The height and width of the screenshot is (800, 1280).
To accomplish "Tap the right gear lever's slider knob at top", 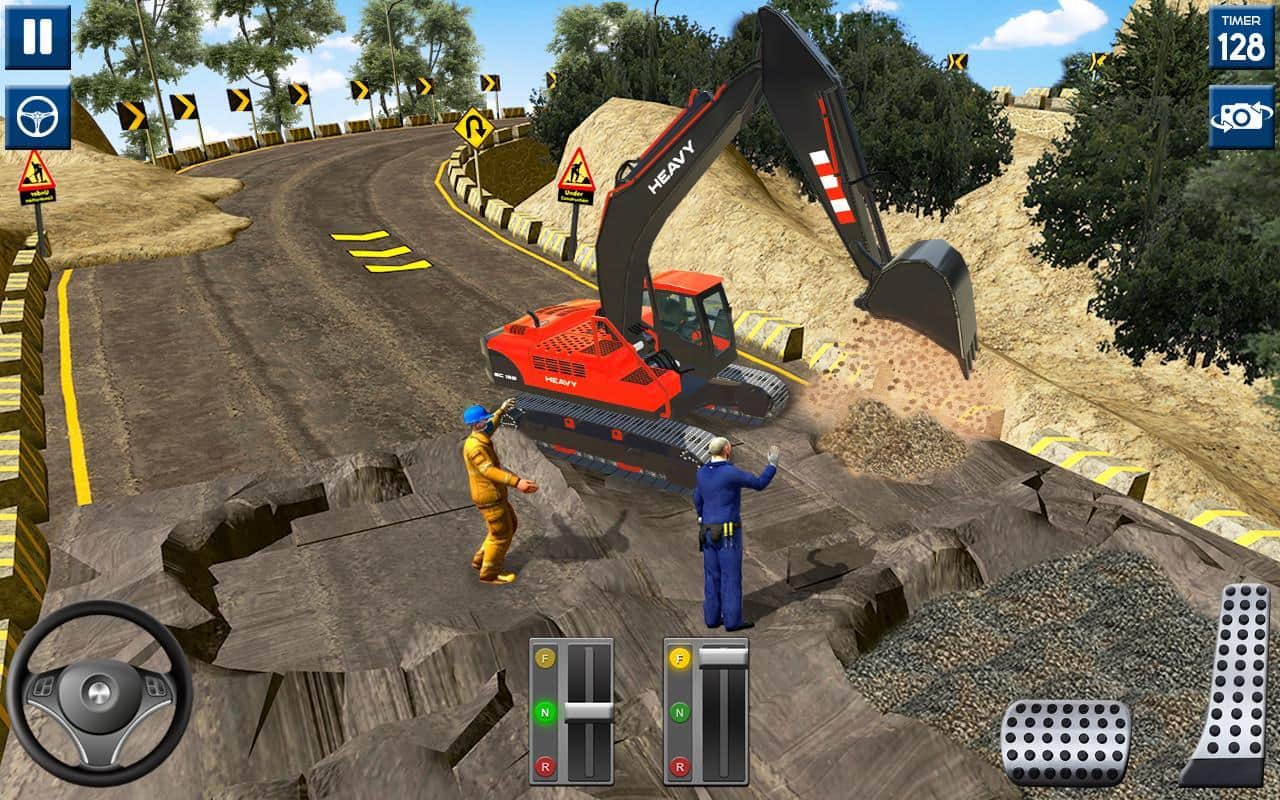I will 723,655.
